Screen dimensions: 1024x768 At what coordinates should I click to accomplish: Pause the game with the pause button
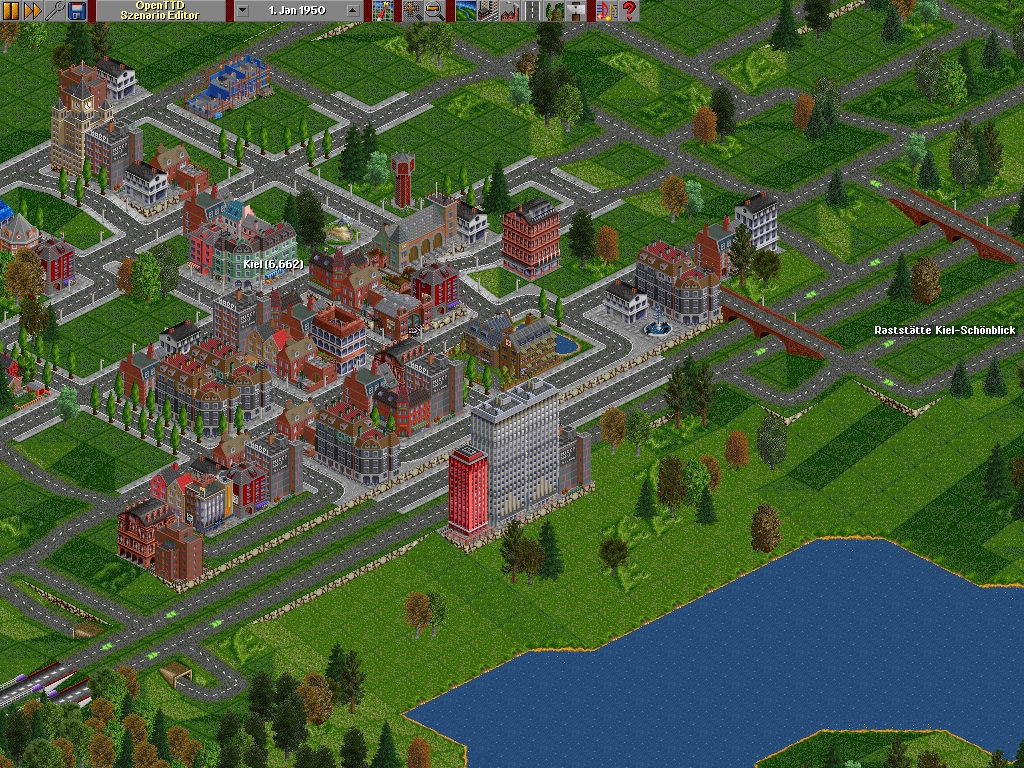11,11
